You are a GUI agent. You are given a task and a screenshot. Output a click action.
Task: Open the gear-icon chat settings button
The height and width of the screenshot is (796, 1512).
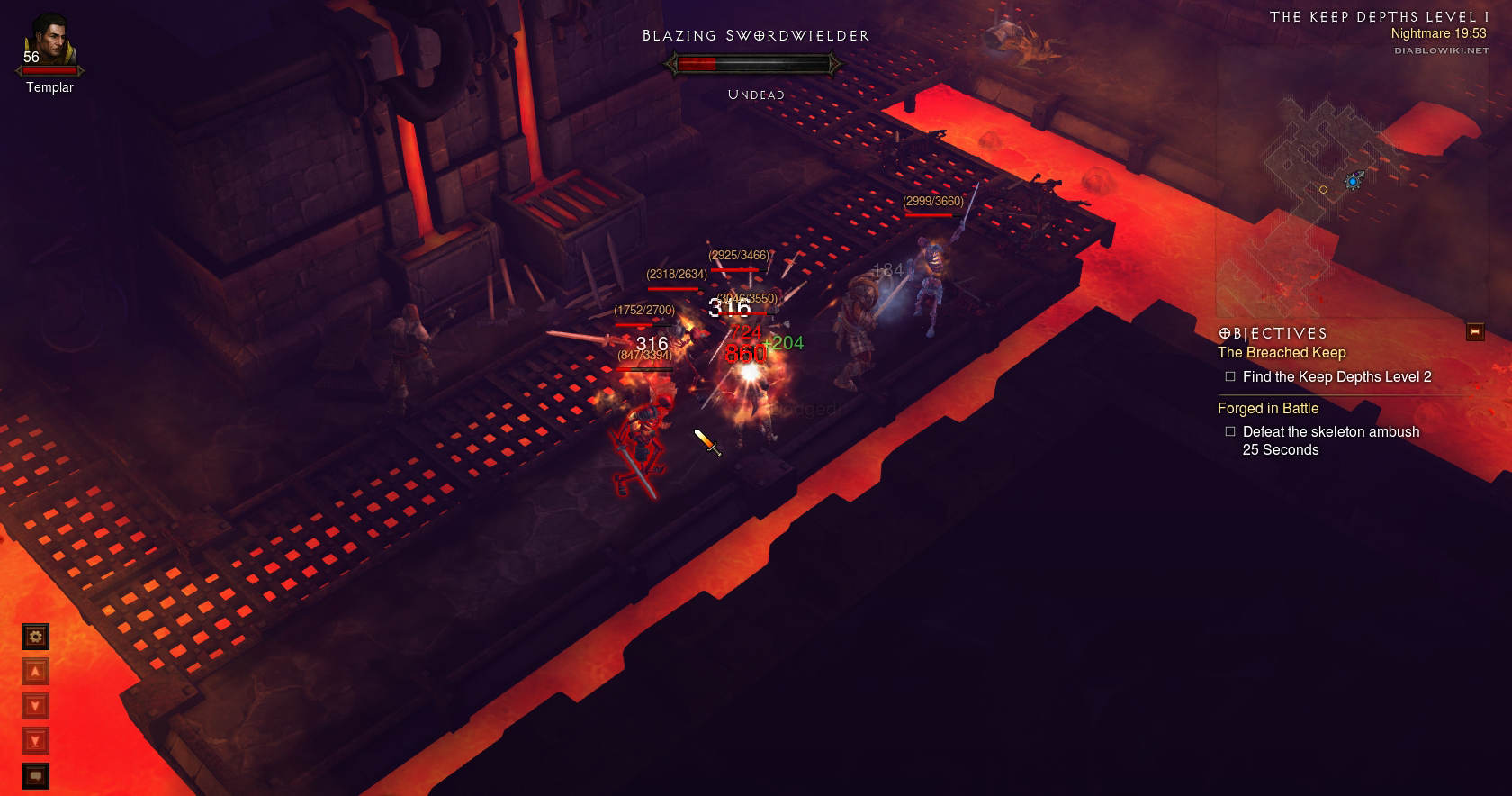tap(36, 637)
